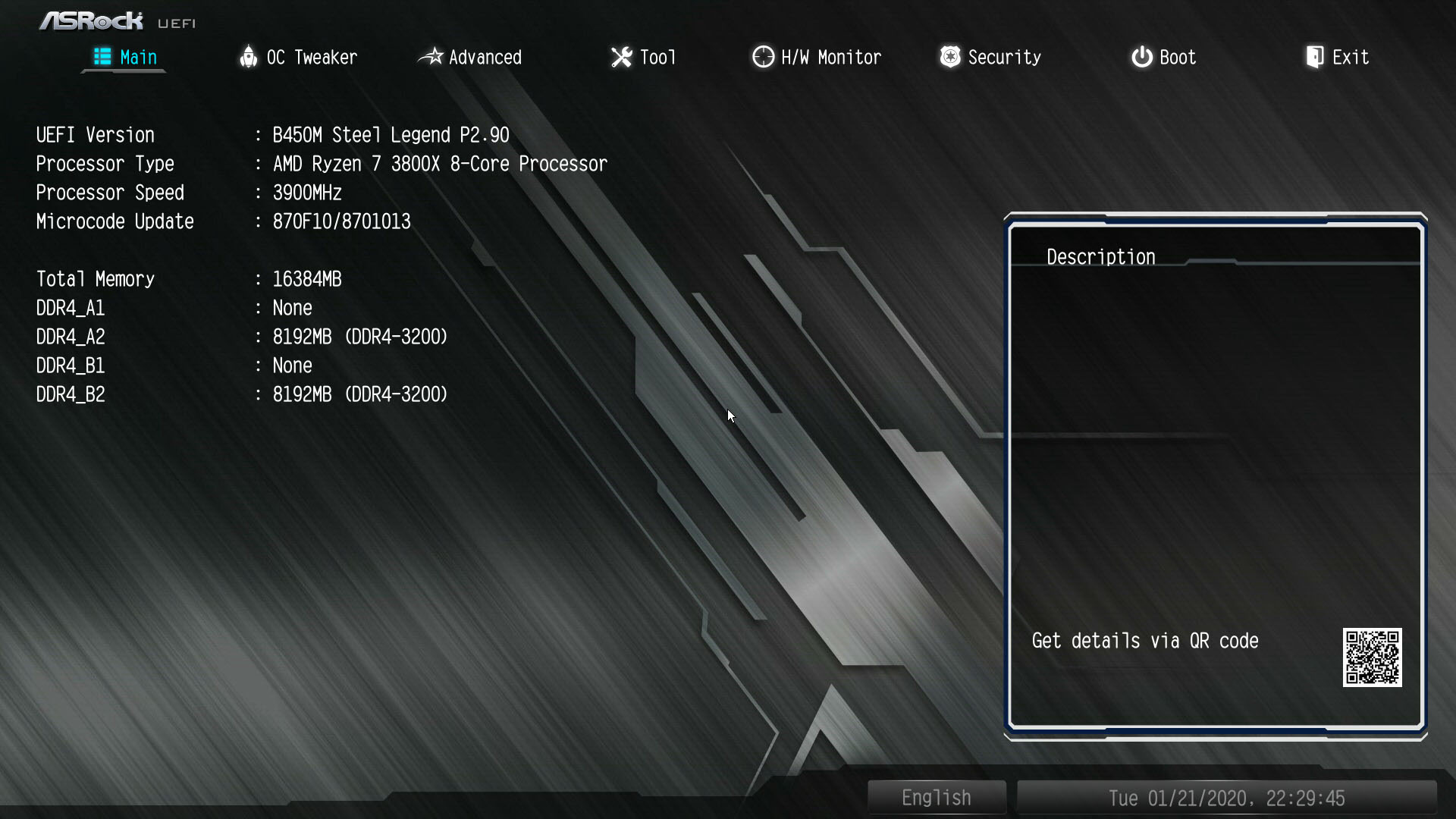Click the Total Memory value field

pos(307,278)
